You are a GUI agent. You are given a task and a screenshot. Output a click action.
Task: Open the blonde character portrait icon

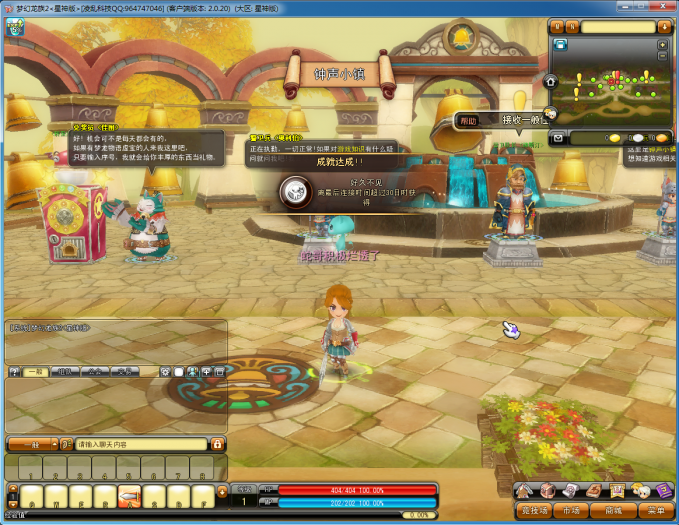tap(639, 490)
